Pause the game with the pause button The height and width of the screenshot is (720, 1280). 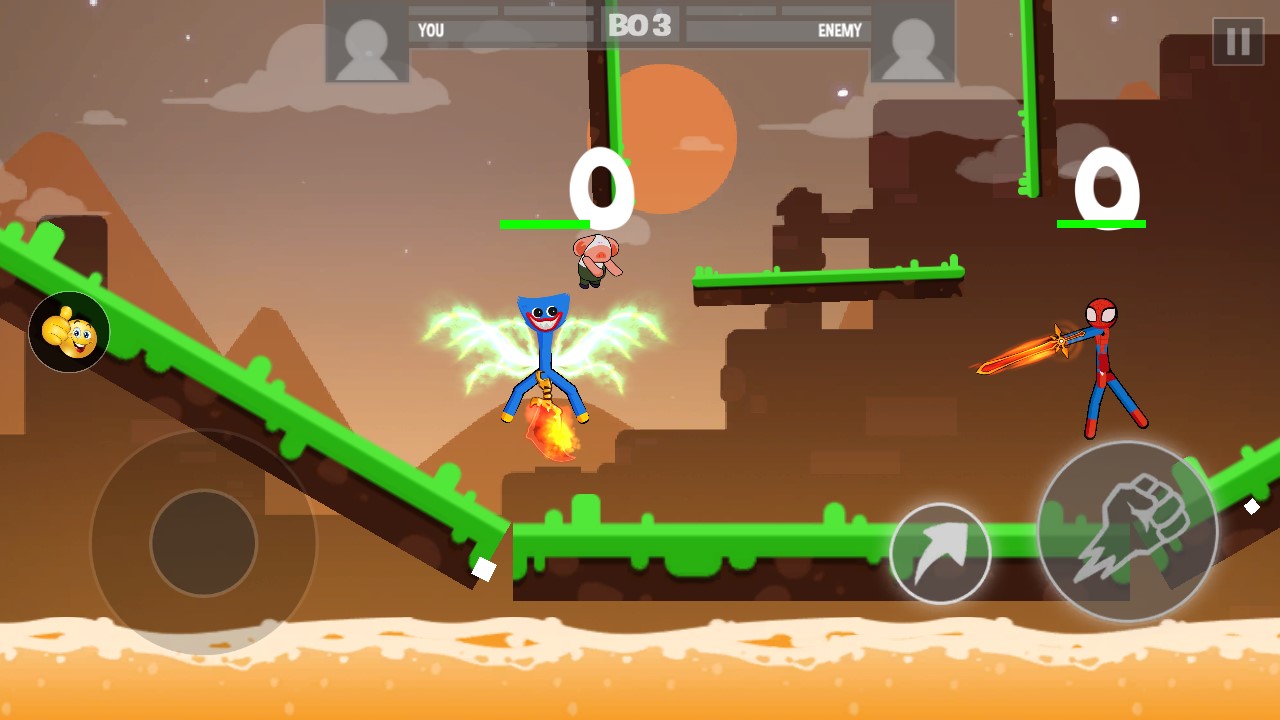pos(1238,42)
